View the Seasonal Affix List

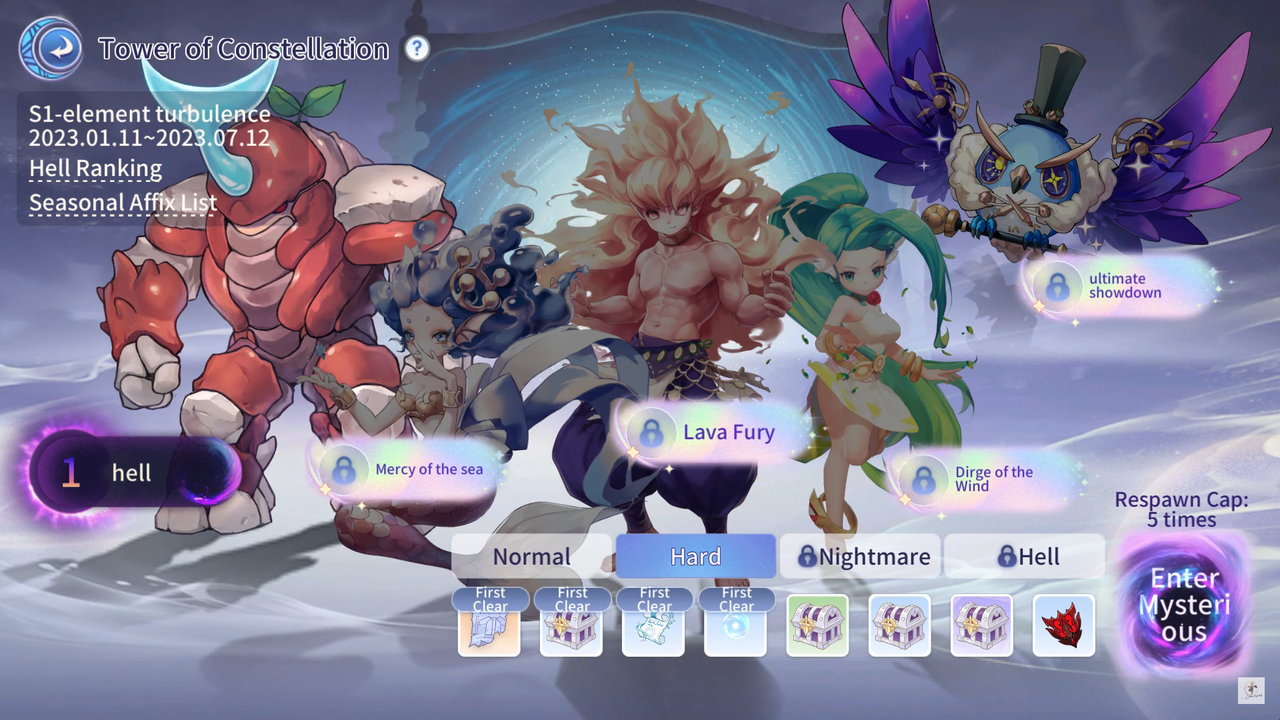coord(122,203)
